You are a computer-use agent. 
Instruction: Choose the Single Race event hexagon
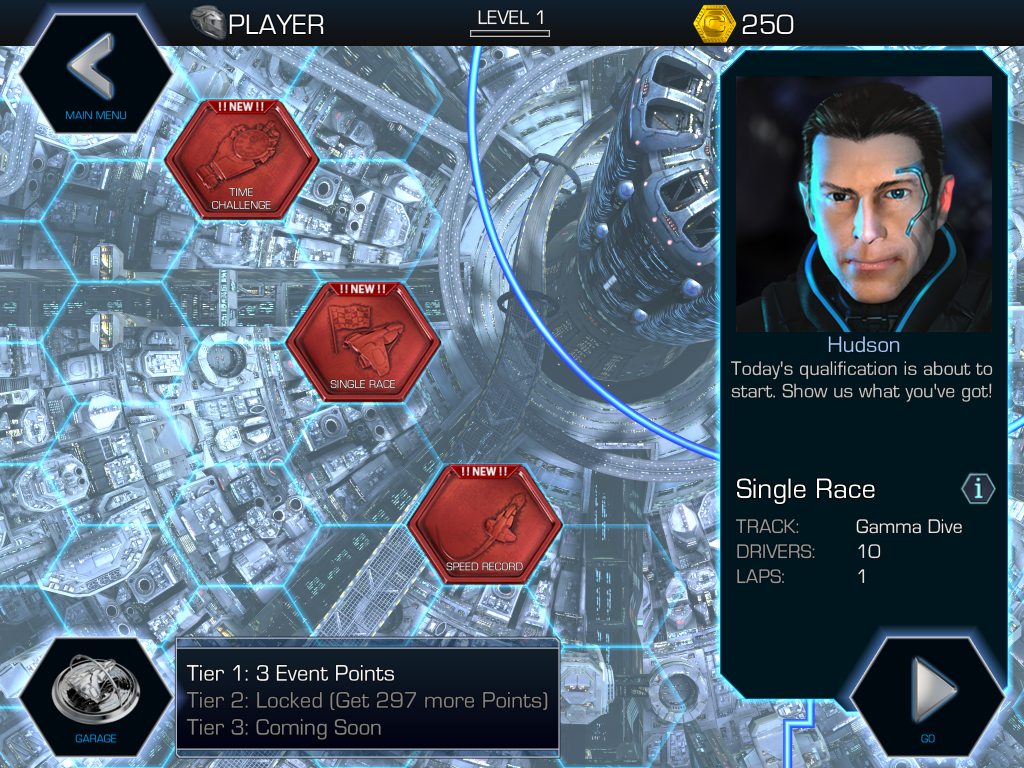point(362,343)
